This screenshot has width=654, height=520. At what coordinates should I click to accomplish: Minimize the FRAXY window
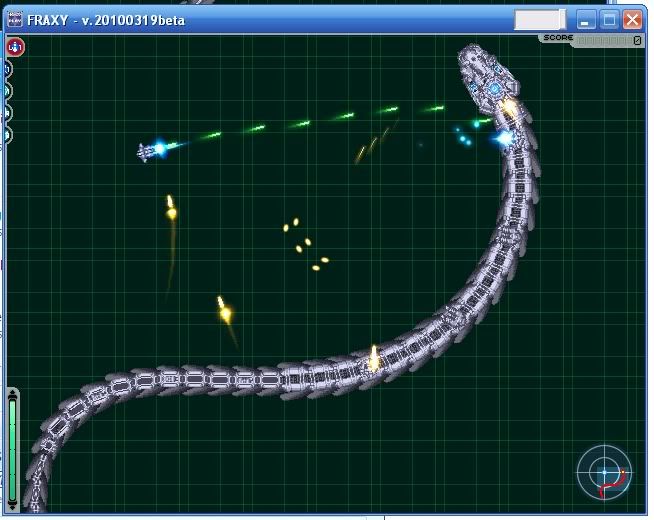[585, 19]
